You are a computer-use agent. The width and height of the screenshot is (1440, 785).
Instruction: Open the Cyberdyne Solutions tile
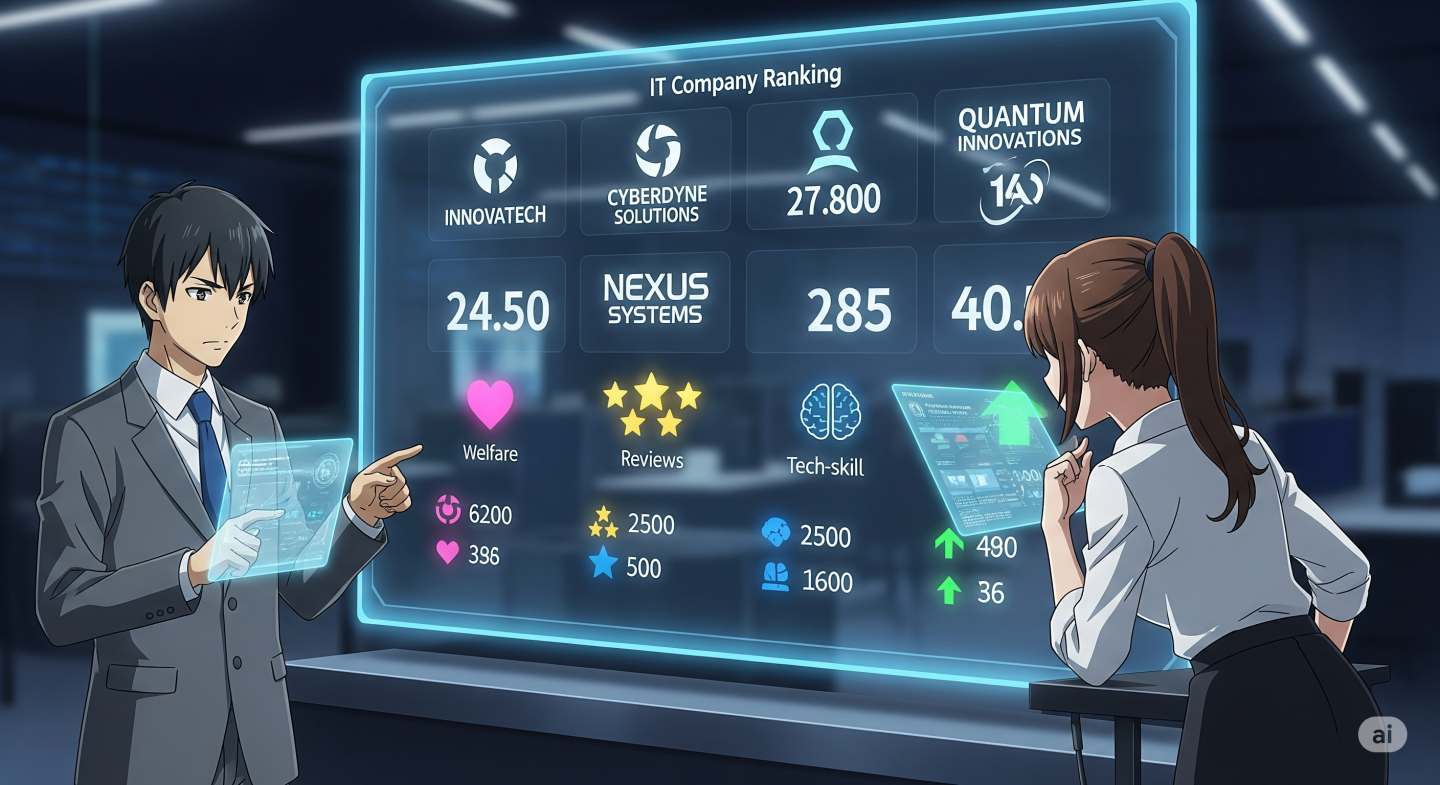[x=656, y=175]
